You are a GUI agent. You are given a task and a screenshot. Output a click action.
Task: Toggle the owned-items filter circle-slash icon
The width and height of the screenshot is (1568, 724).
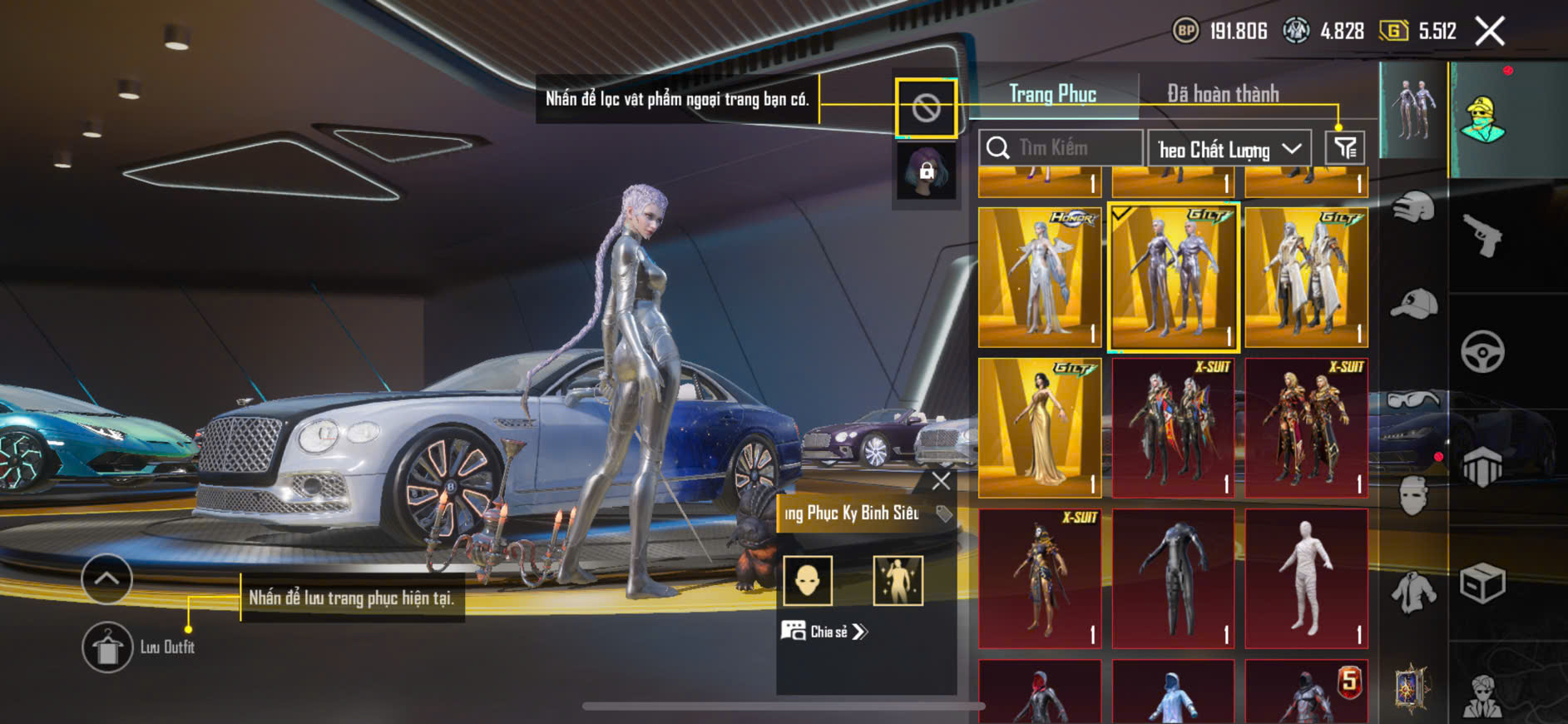(x=926, y=107)
